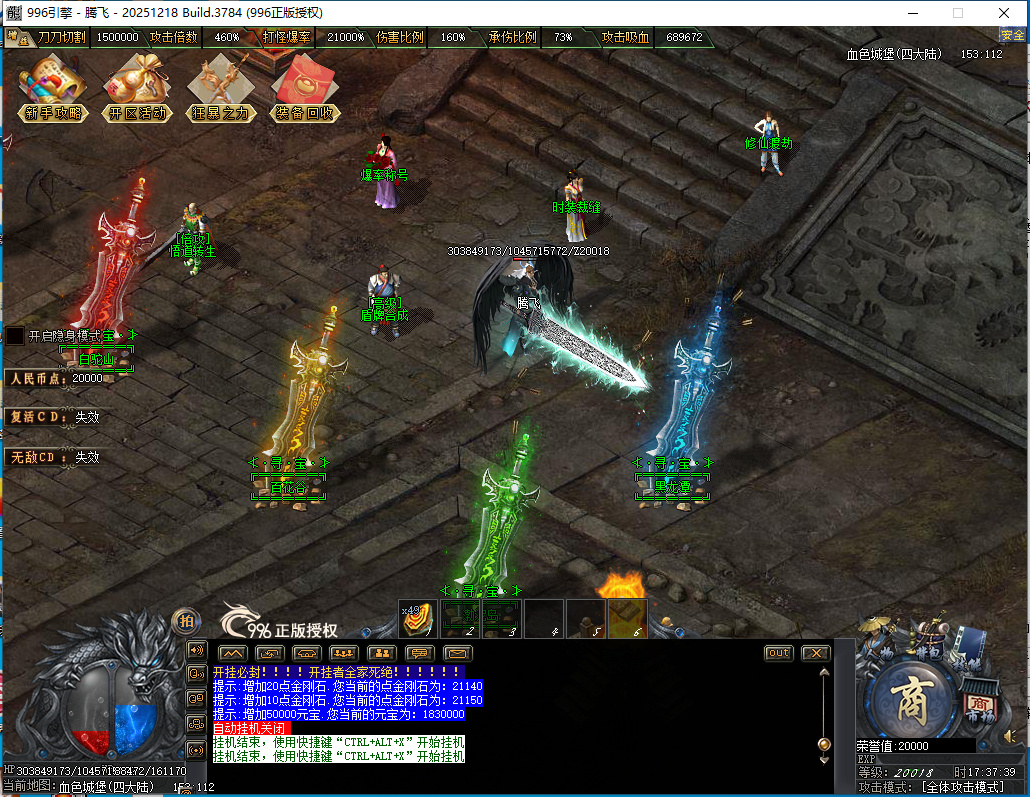
Task: Open the 开区活动 server events
Action: 138,88
